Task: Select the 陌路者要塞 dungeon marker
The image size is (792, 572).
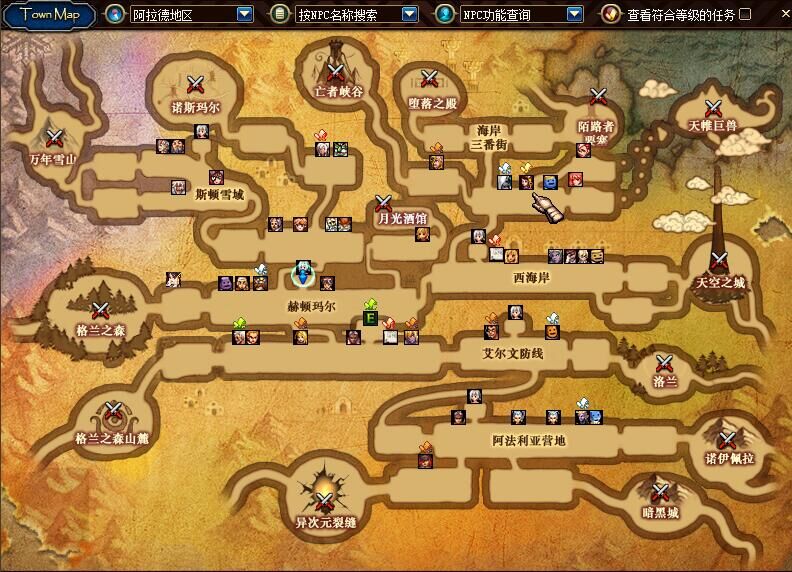Action: pos(599,97)
